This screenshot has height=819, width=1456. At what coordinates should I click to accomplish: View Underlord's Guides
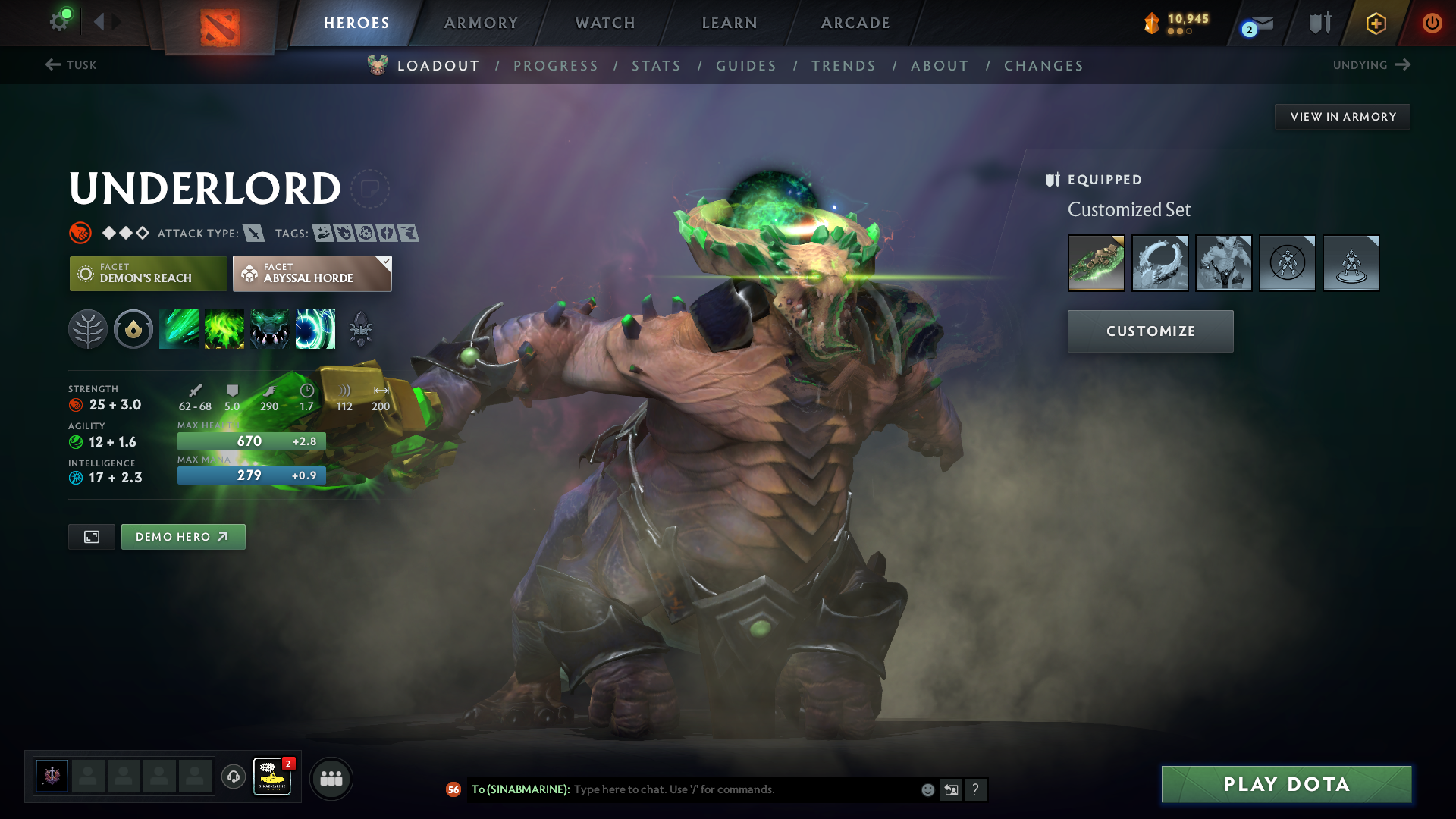pyautogui.click(x=746, y=66)
